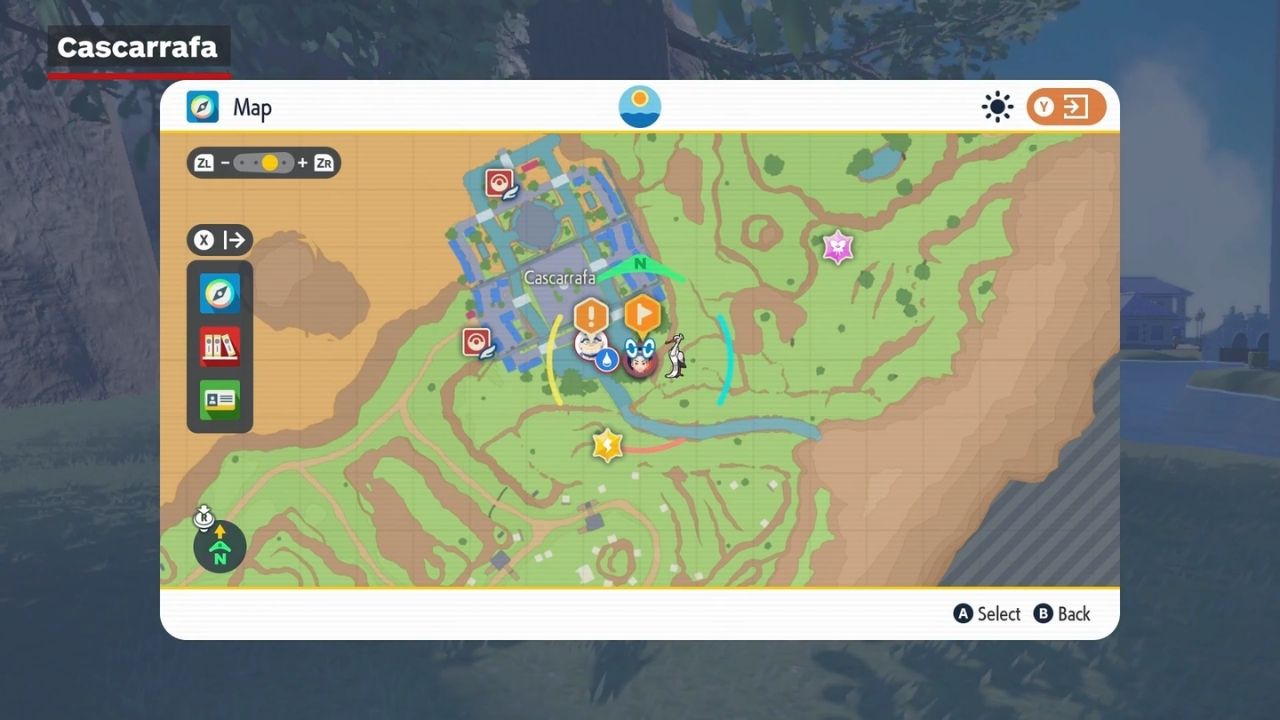
Task: Click the daytime sun-over-sea icon
Action: click(640, 107)
